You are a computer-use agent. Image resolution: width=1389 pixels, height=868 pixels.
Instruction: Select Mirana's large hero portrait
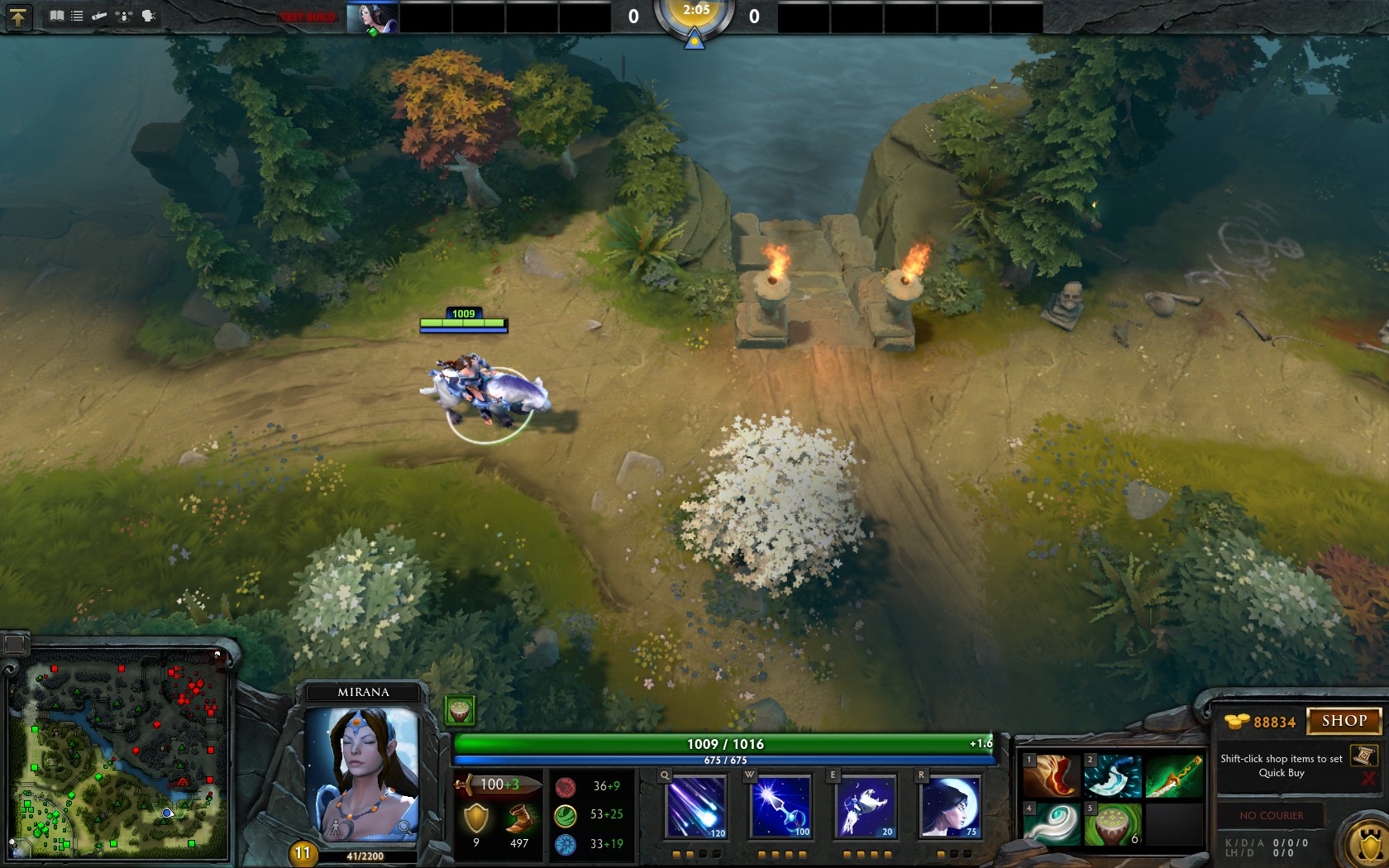pos(362,773)
